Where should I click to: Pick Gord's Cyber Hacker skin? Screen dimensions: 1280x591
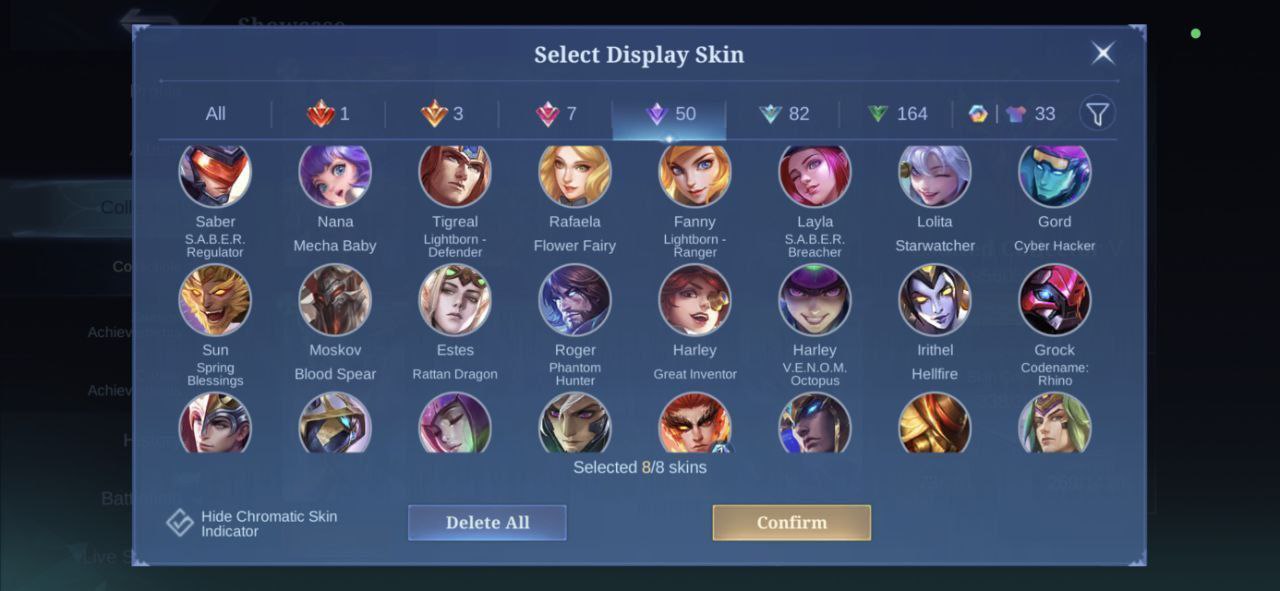click(1054, 175)
